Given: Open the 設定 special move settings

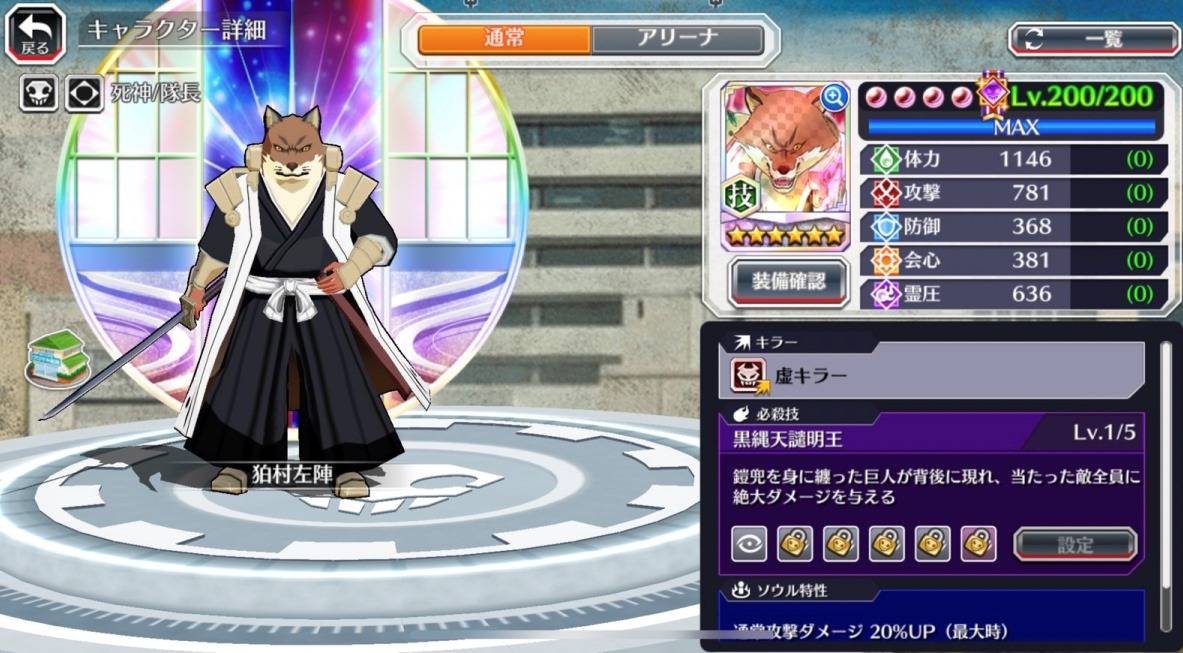Looking at the screenshot, I should tap(1075, 545).
